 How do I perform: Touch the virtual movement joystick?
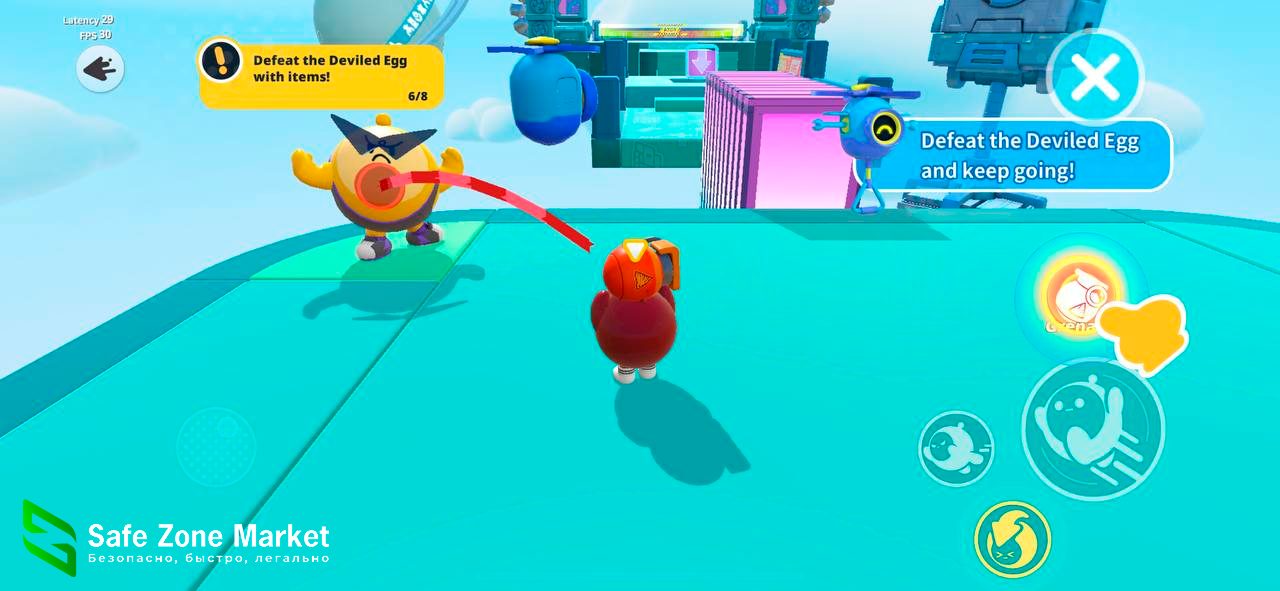tap(216, 446)
